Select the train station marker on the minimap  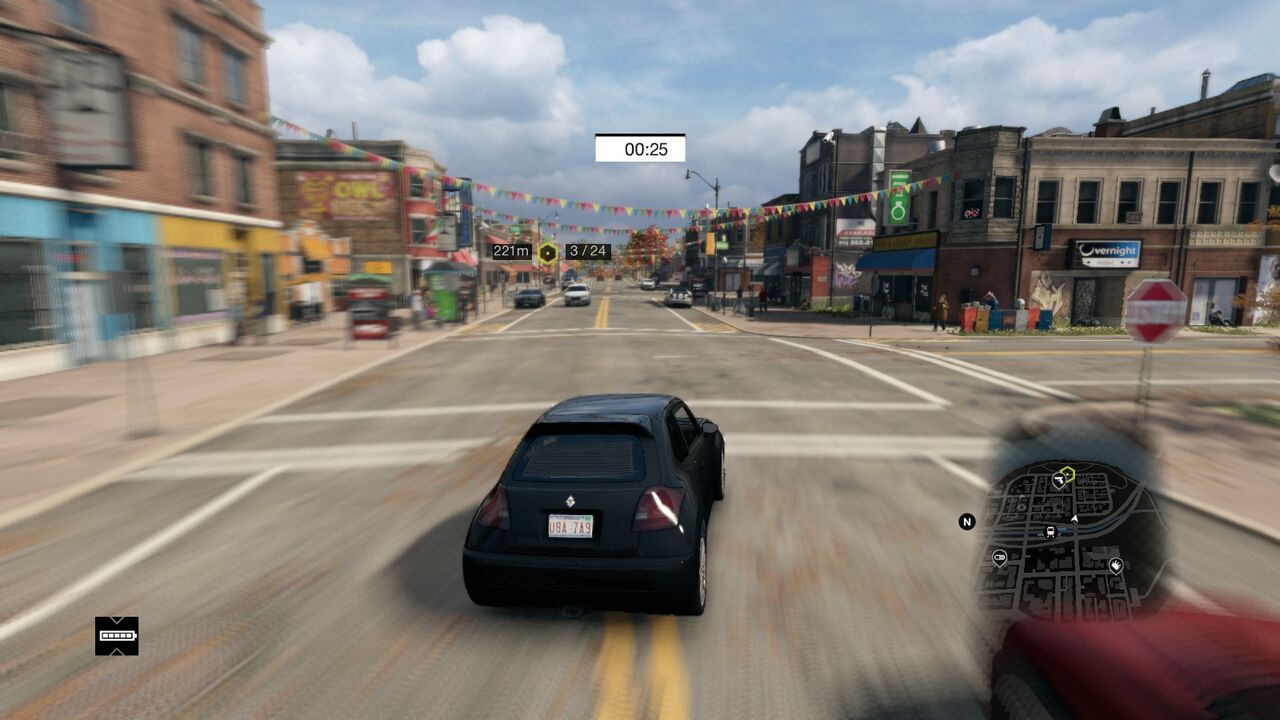coord(1050,531)
